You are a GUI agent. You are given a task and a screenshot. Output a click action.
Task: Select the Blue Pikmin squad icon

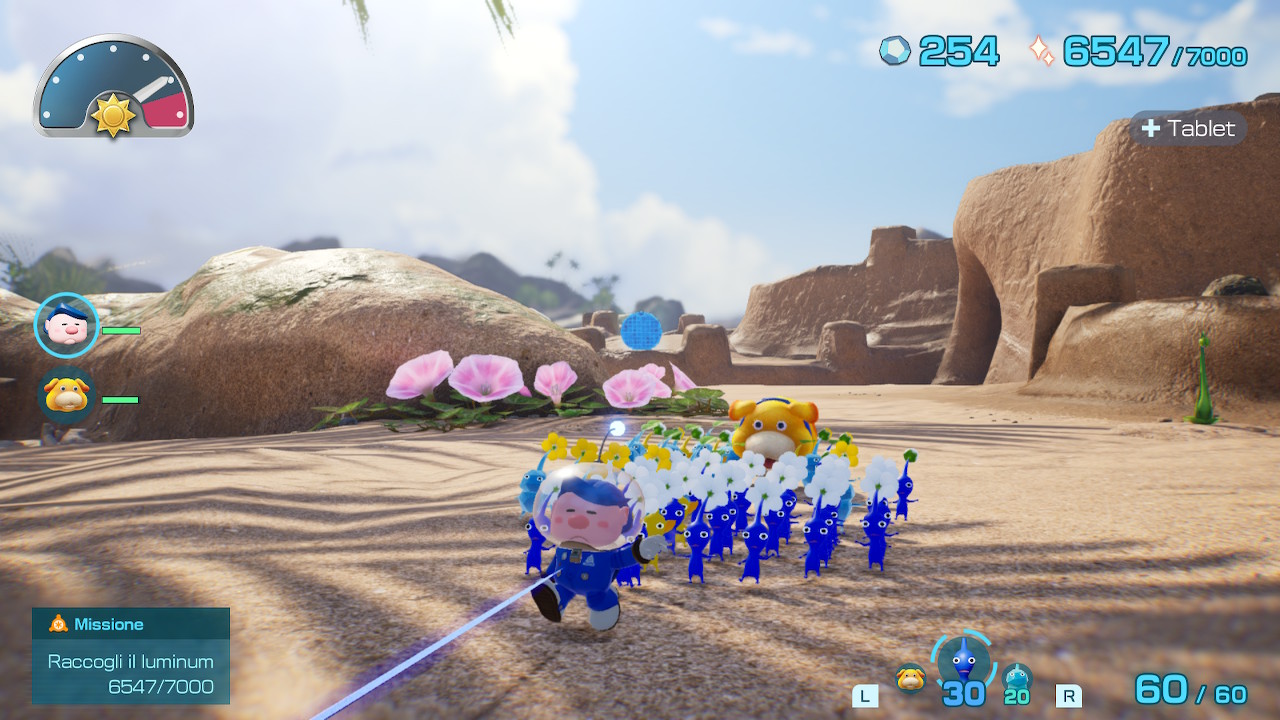click(963, 661)
